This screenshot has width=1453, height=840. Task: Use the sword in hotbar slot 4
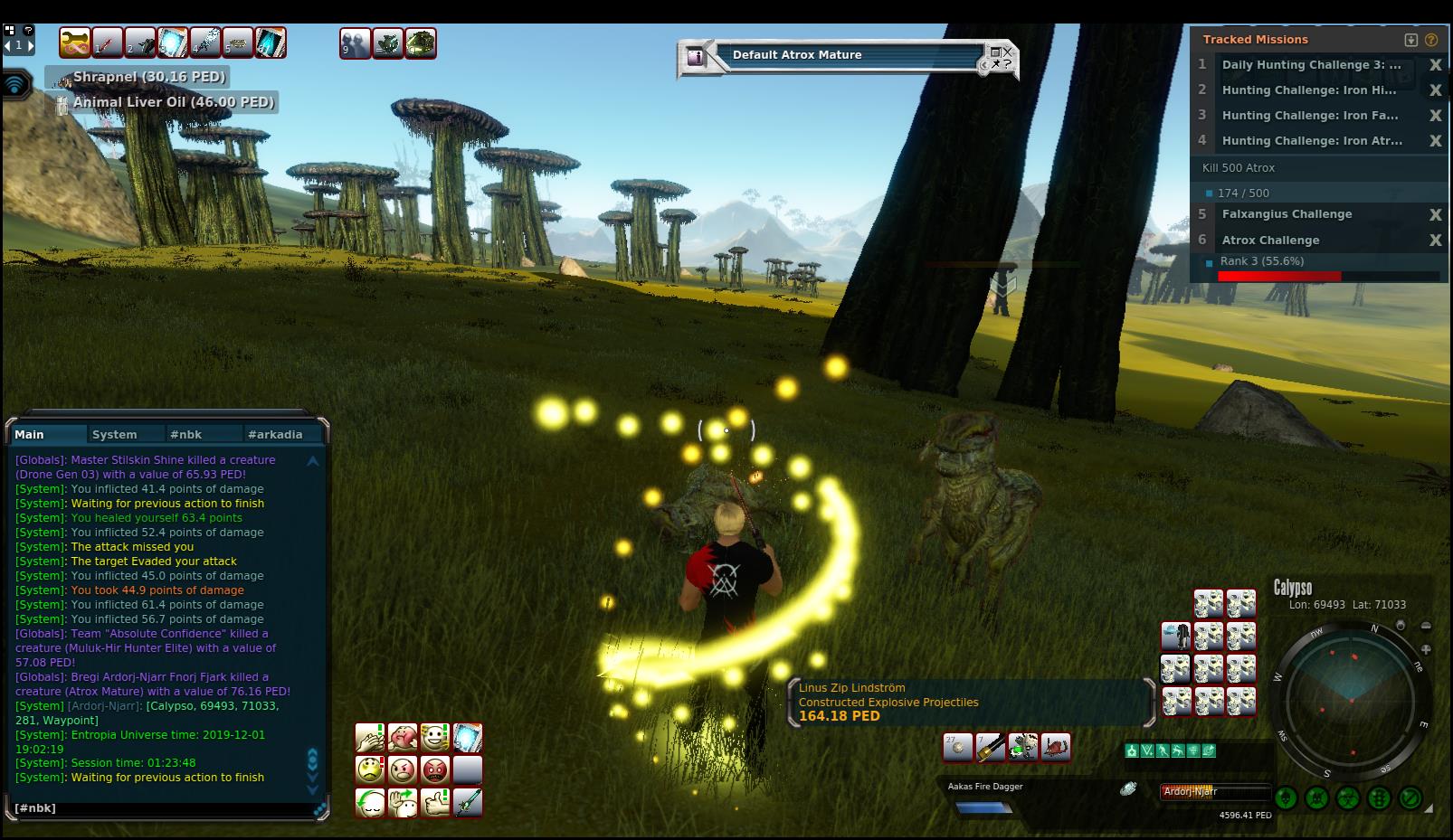tap(205, 42)
